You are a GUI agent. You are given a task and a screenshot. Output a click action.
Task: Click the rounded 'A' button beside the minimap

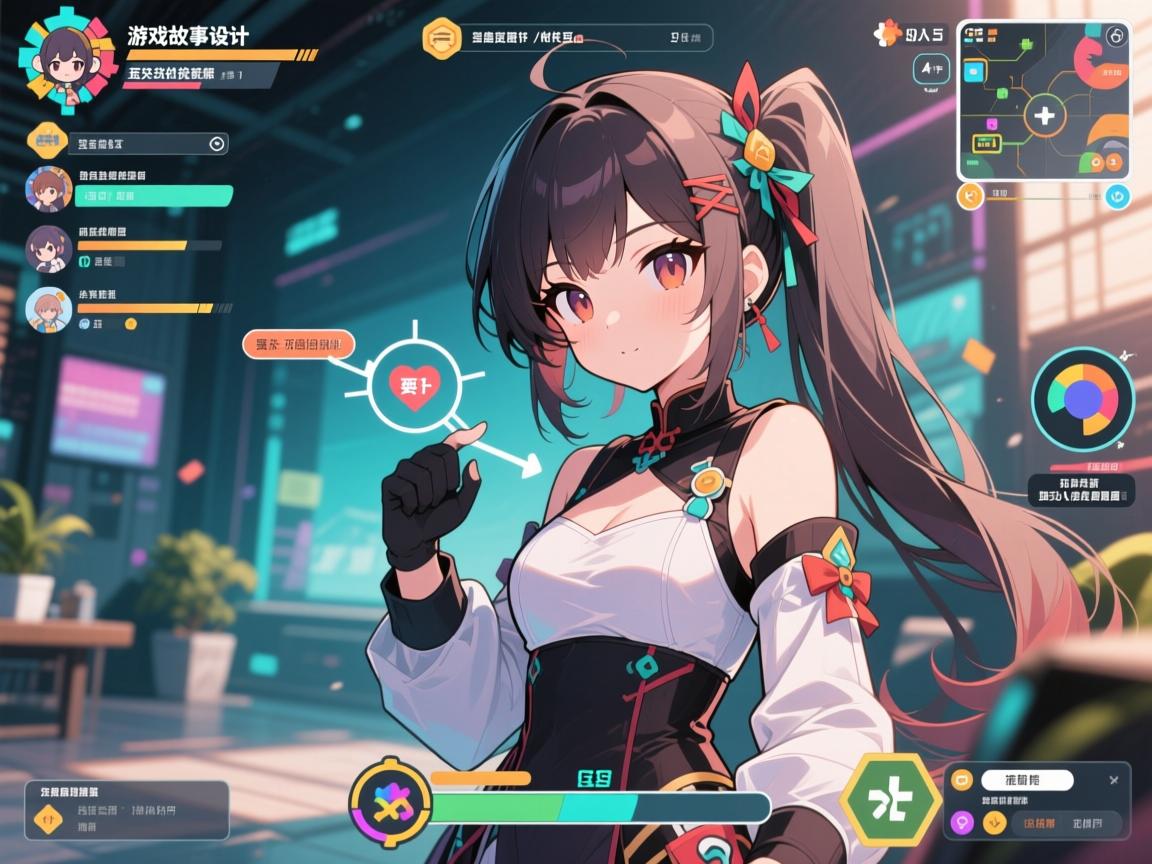coord(932,69)
